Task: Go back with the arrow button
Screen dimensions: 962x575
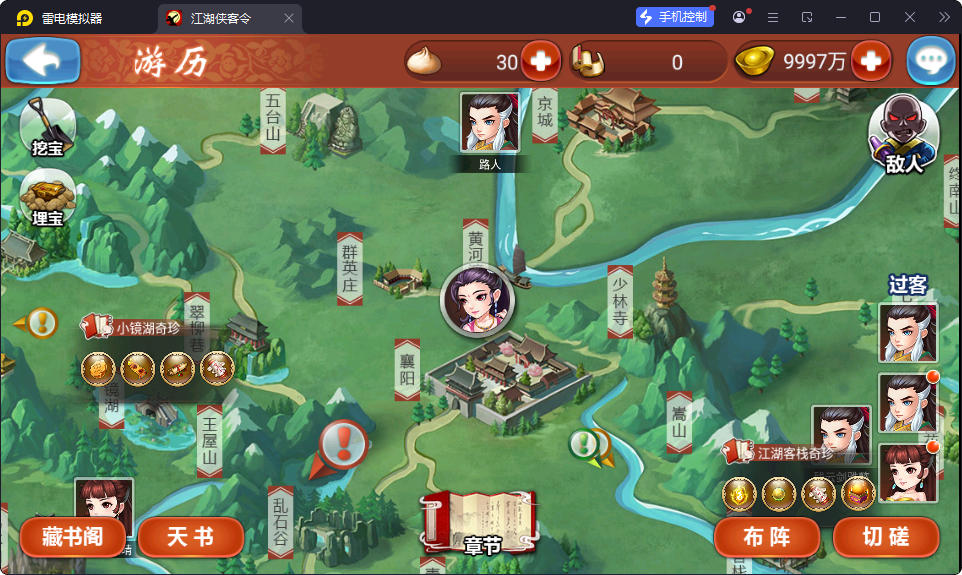Action: [x=43, y=61]
